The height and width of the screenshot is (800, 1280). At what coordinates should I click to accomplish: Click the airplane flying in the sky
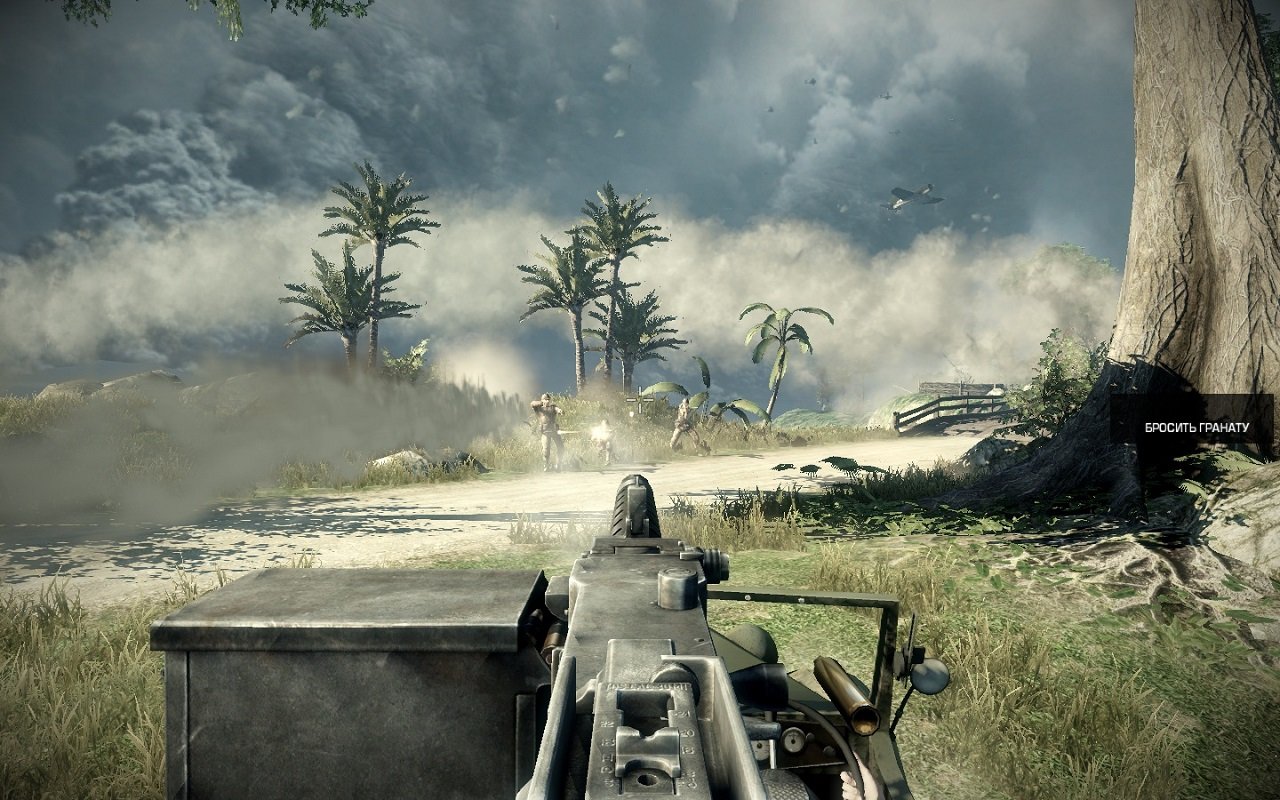(x=911, y=197)
